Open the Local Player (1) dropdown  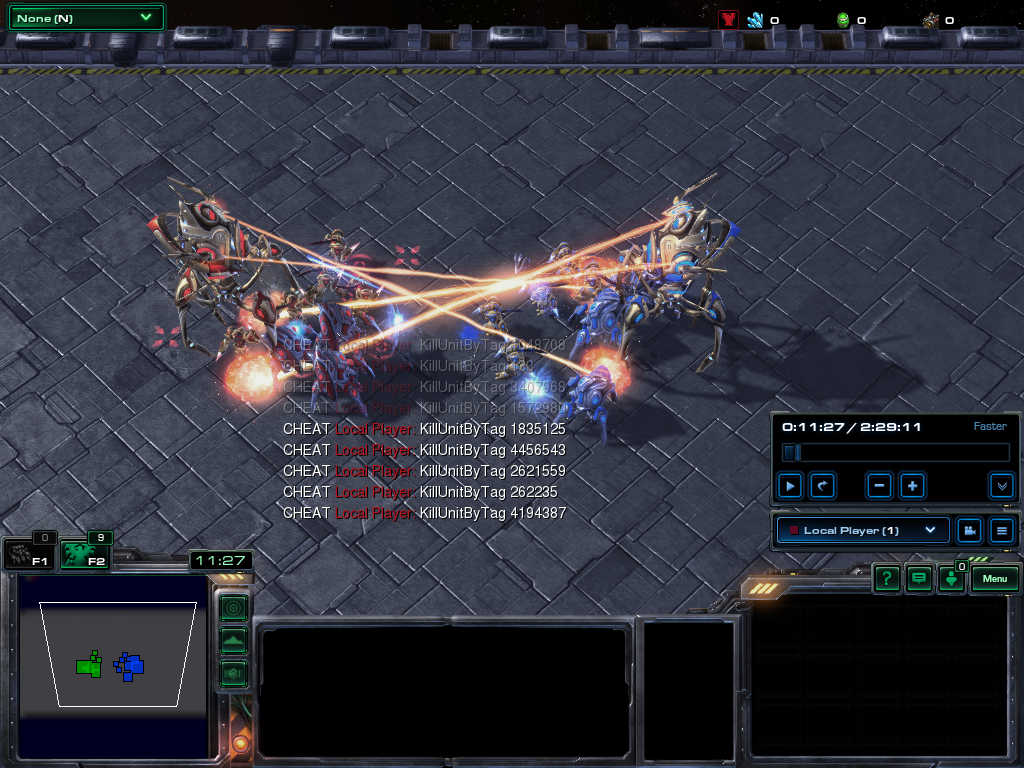tap(863, 530)
